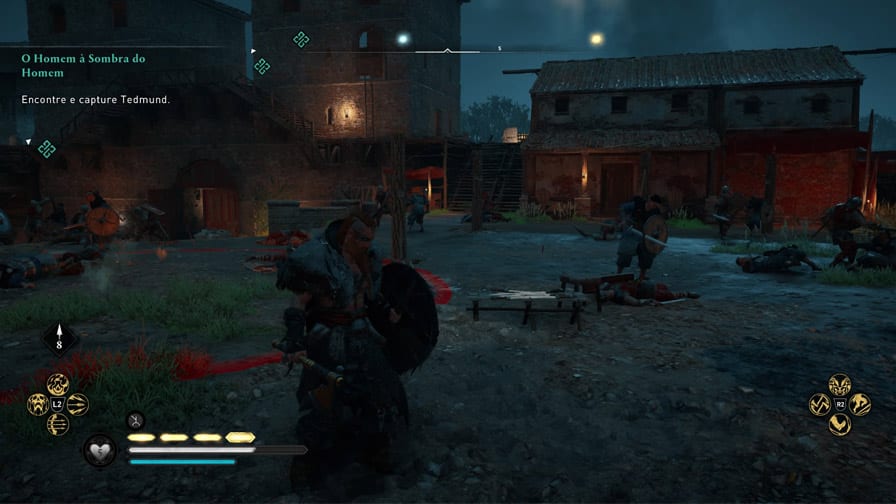The width and height of the screenshot is (896, 504).
Task: Activate the chevron-shaped melee ability icon
Action: pyautogui.click(x=839, y=424)
